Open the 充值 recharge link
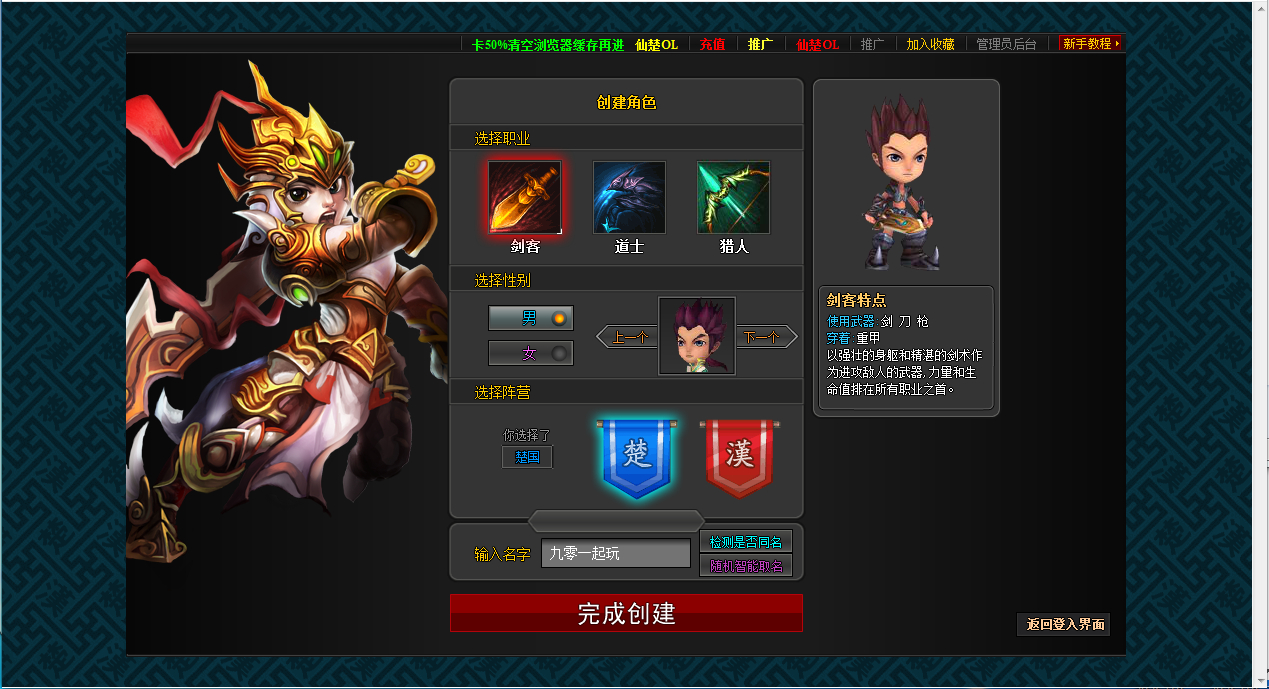 point(712,44)
